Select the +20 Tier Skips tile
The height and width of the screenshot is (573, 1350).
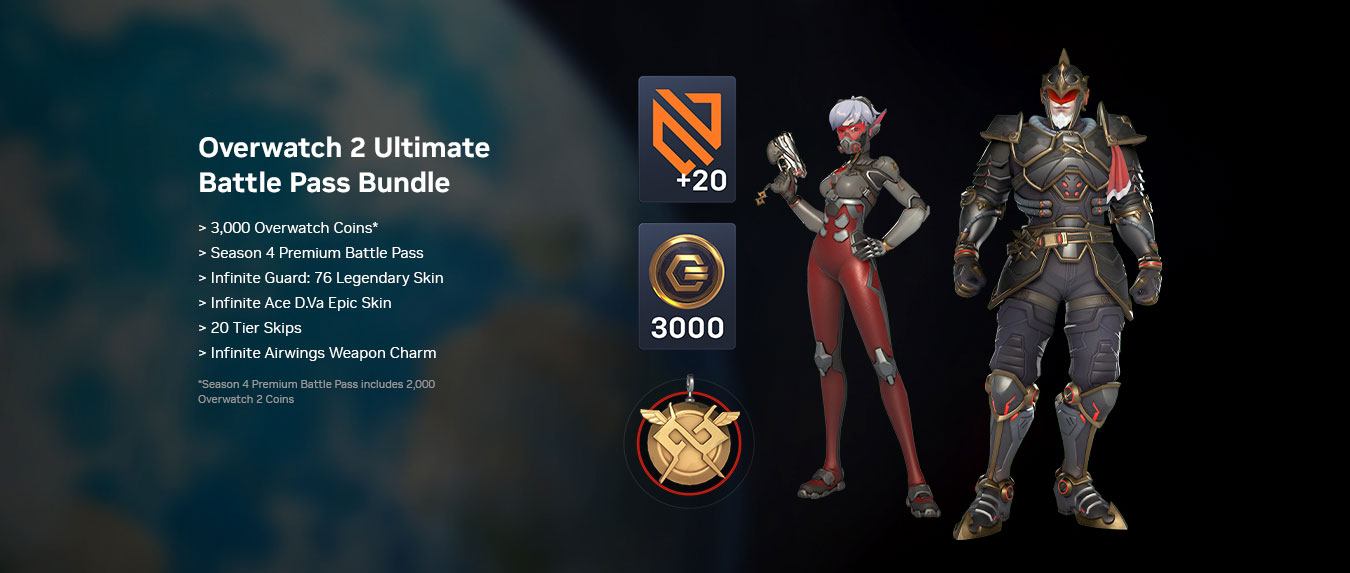pyautogui.click(x=687, y=139)
